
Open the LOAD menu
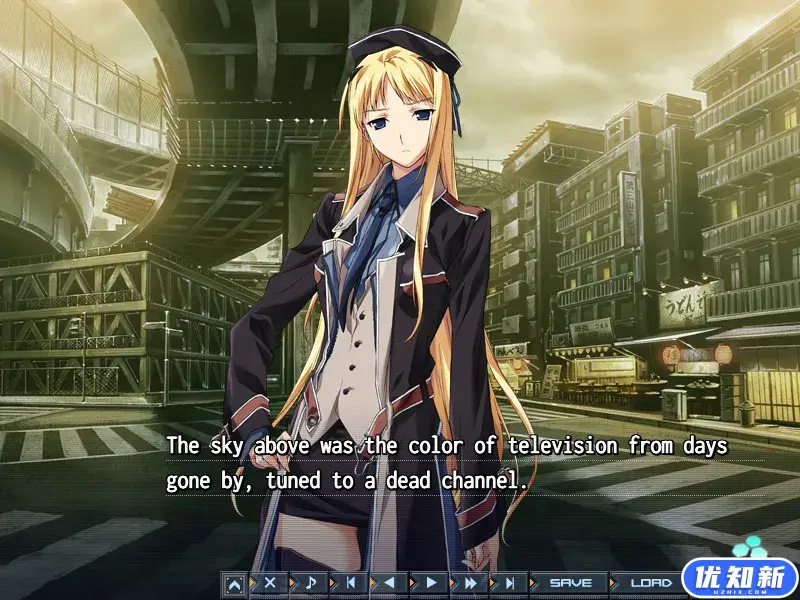(650, 582)
